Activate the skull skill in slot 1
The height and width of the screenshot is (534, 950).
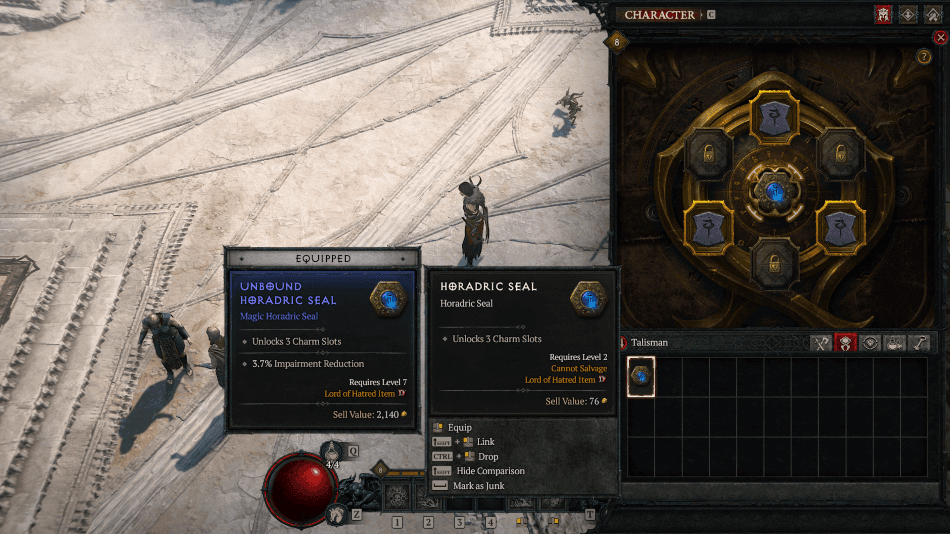pos(397,496)
